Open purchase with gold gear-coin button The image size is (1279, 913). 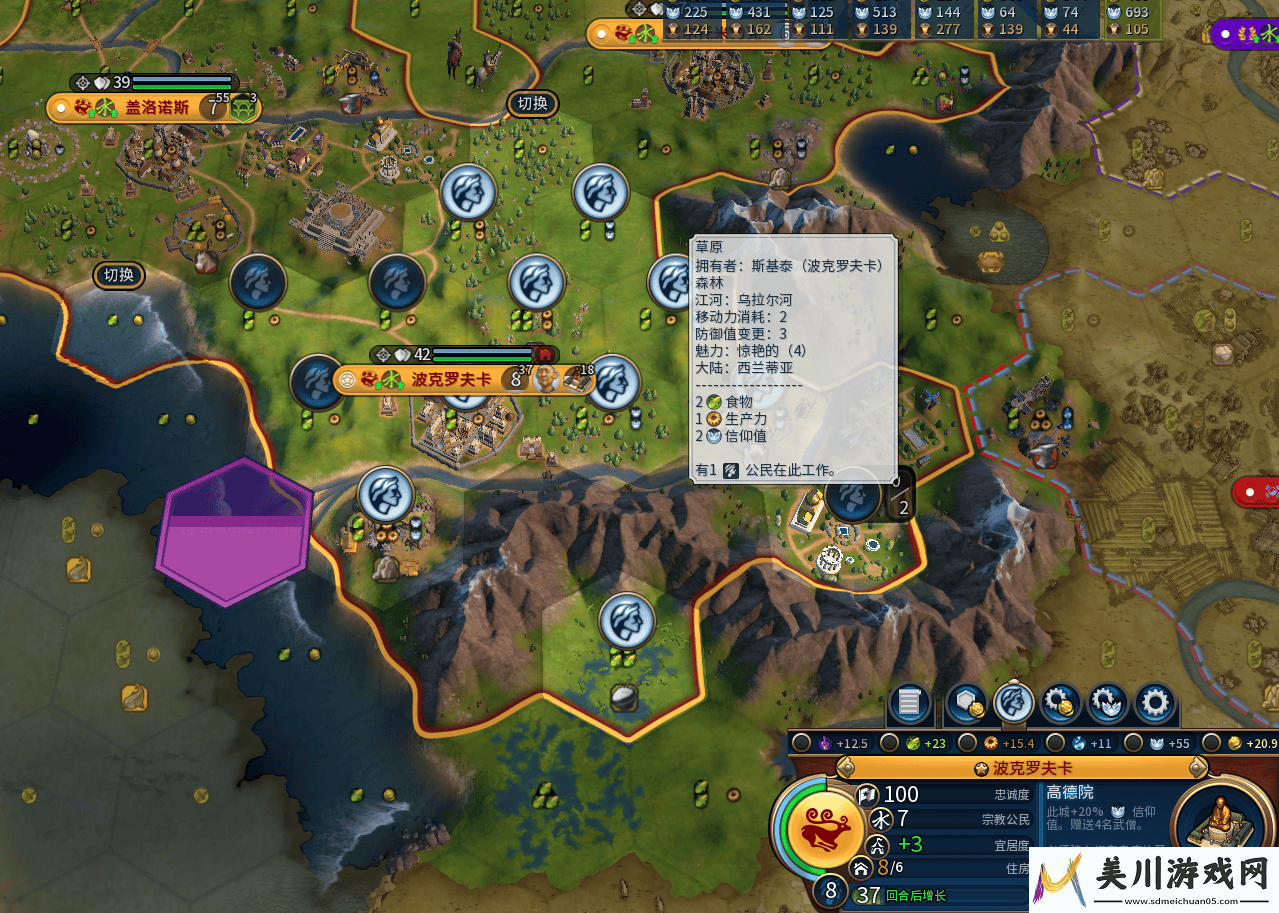(1060, 703)
